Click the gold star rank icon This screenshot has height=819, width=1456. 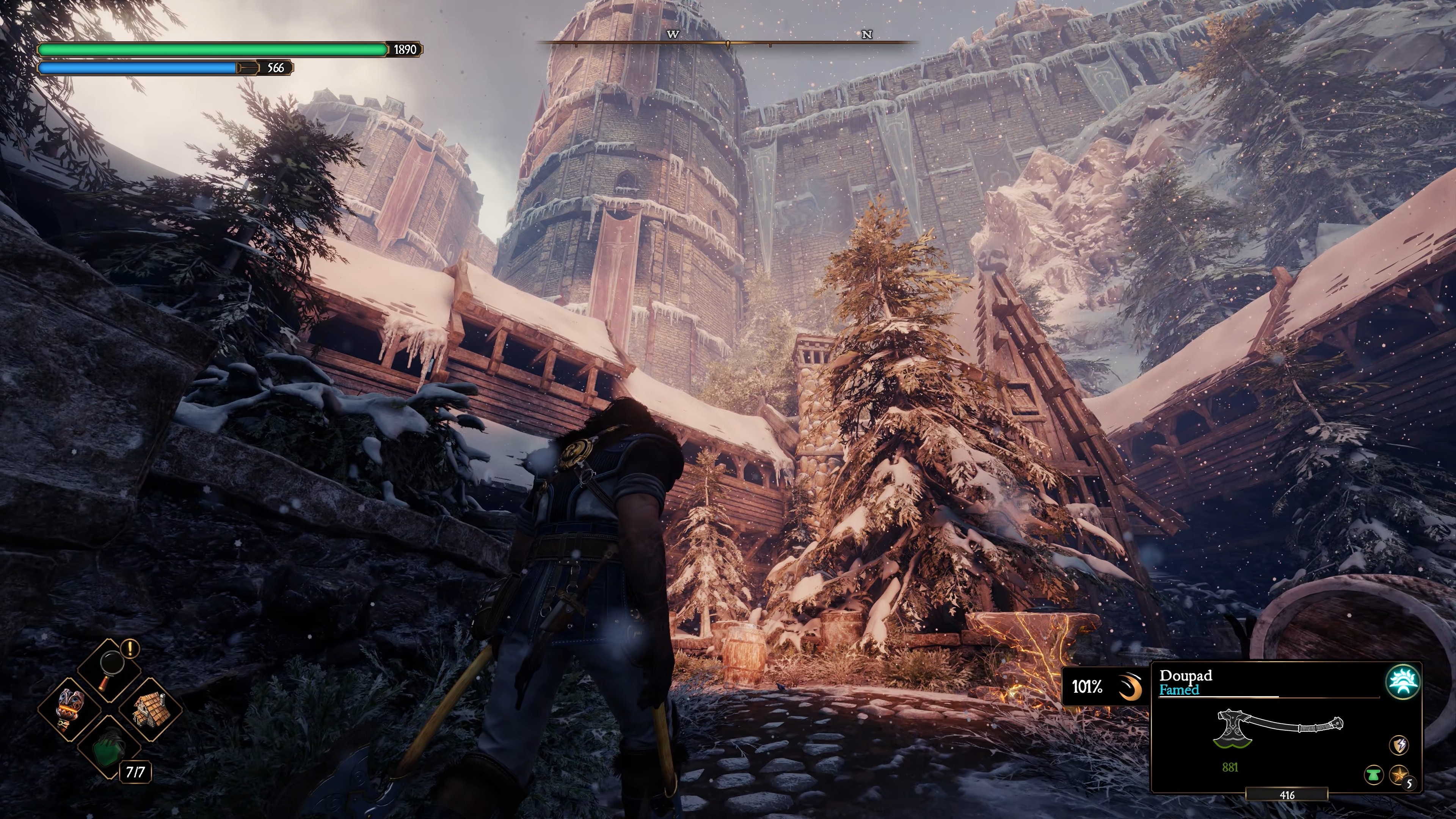(x=1398, y=774)
